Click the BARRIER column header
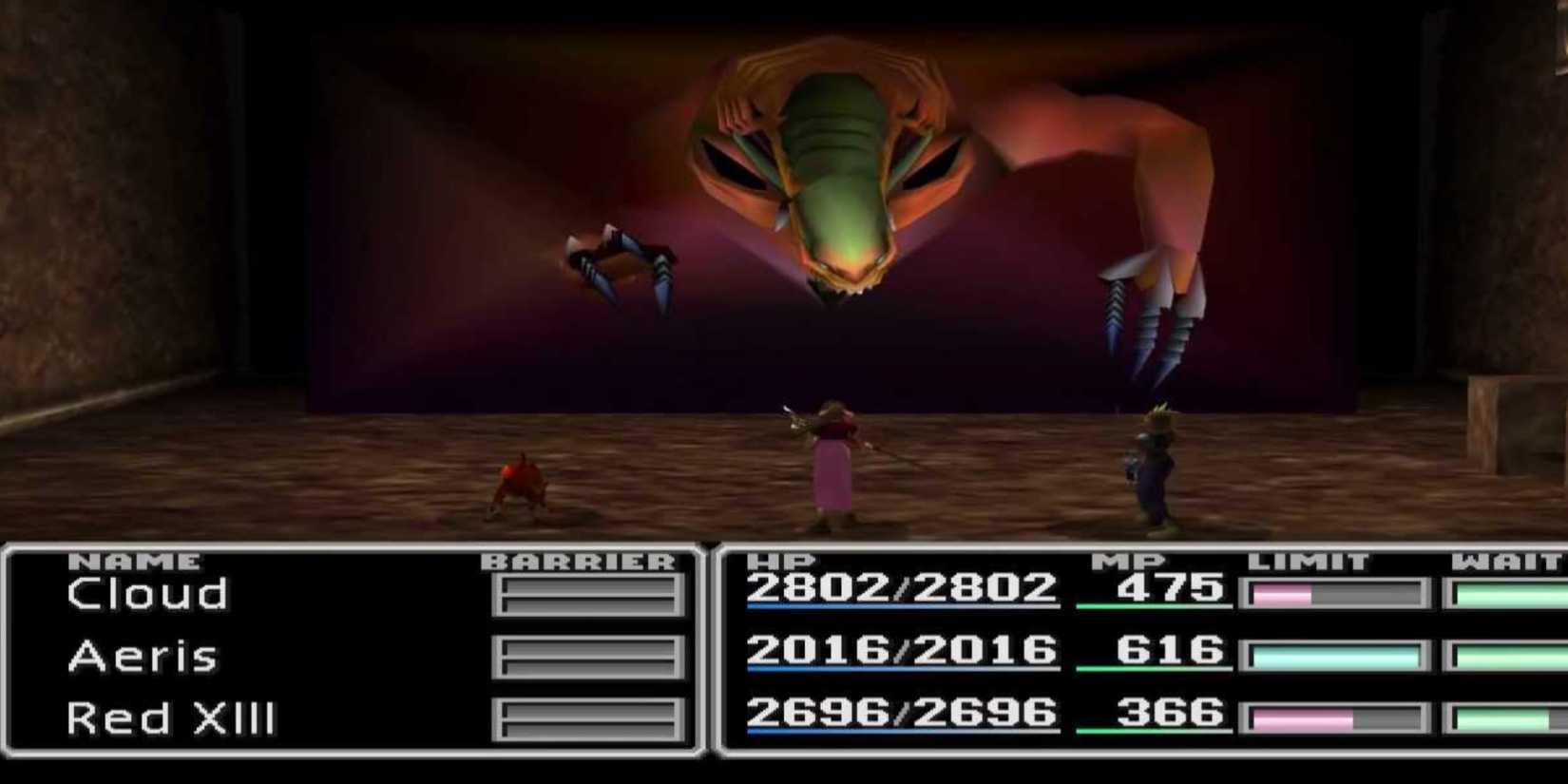The height and width of the screenshot is (784, 1568). point(577,561)
